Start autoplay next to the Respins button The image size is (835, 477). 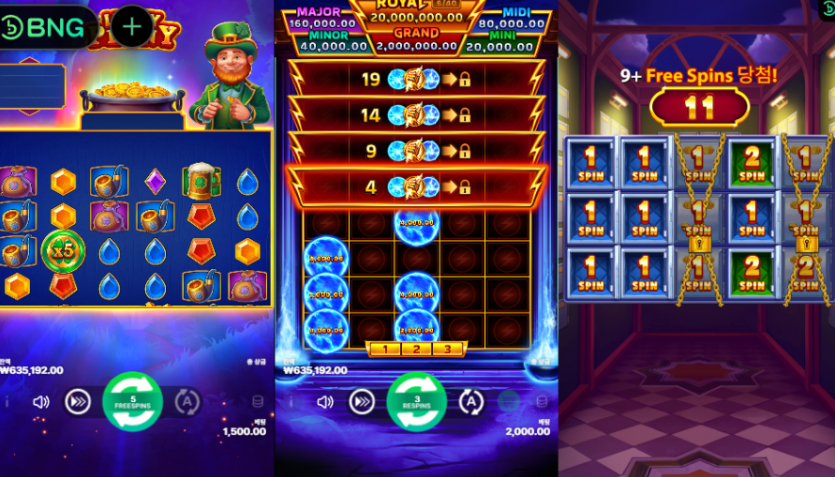coord(470,402)
